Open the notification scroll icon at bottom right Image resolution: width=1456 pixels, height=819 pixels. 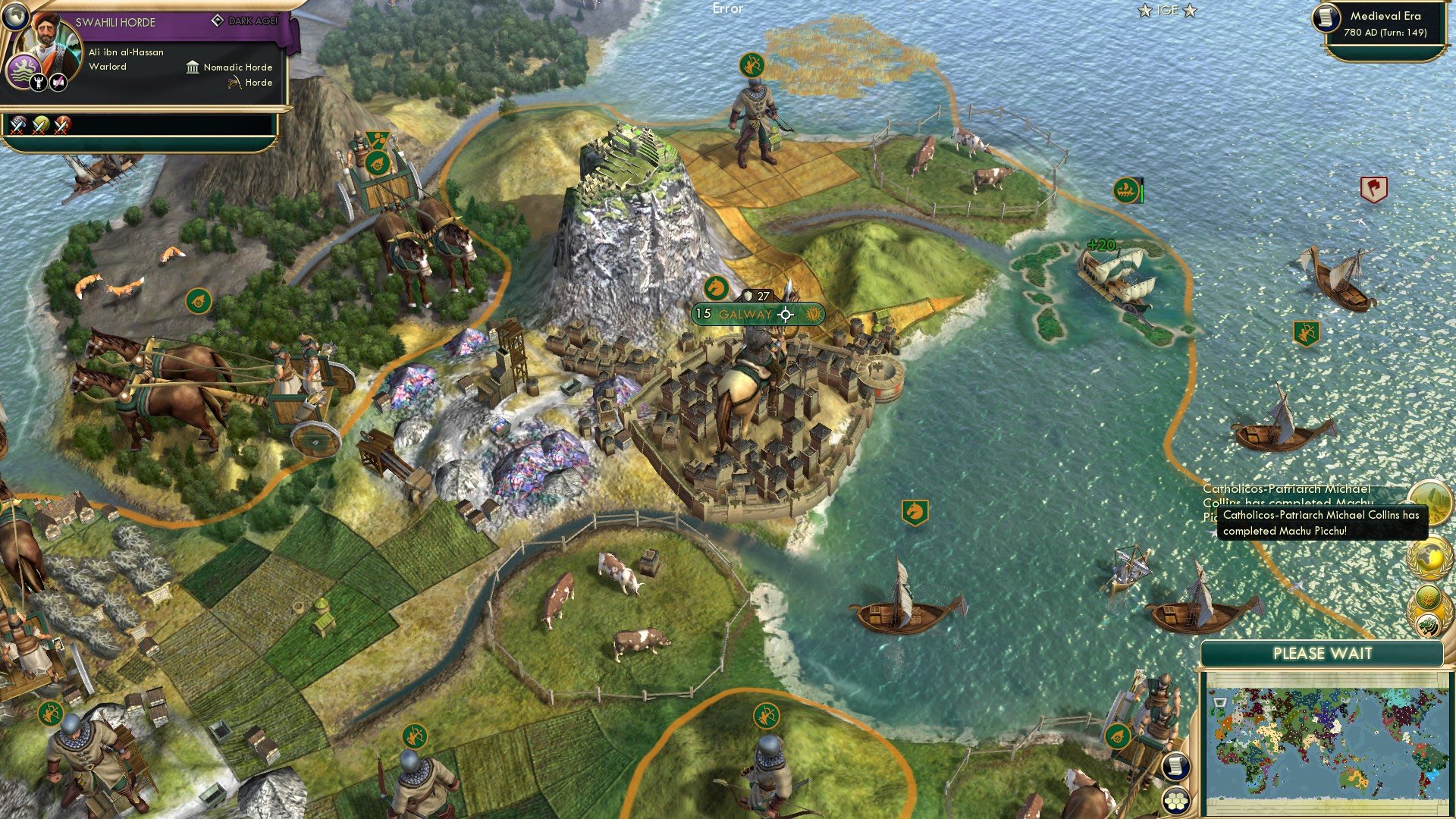(1176, 767)
